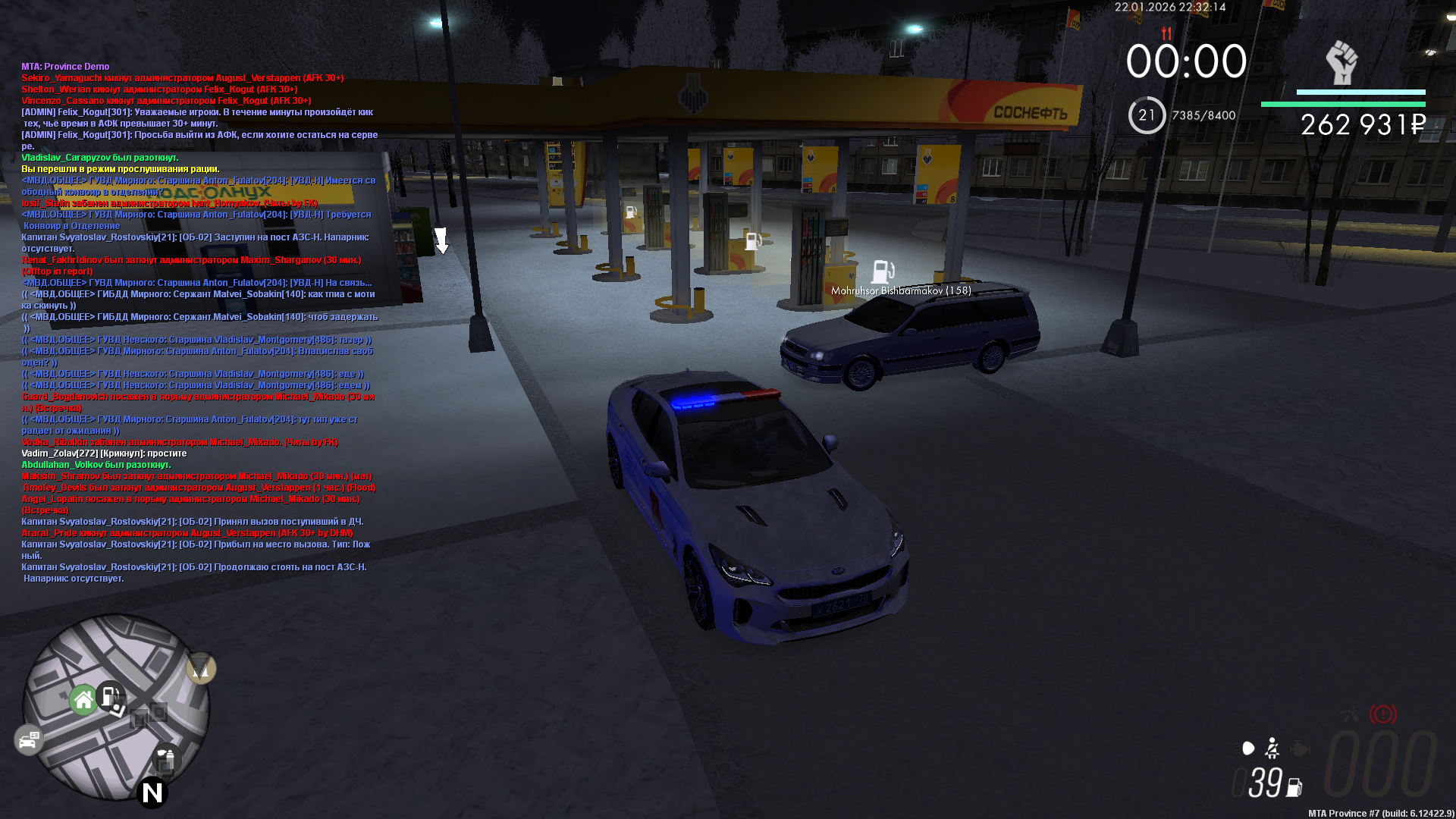This screenshot has width=1456, height=819.
Task: Select the green house marker on minimap
Action: pyautogui.click(x=83, y=699)
